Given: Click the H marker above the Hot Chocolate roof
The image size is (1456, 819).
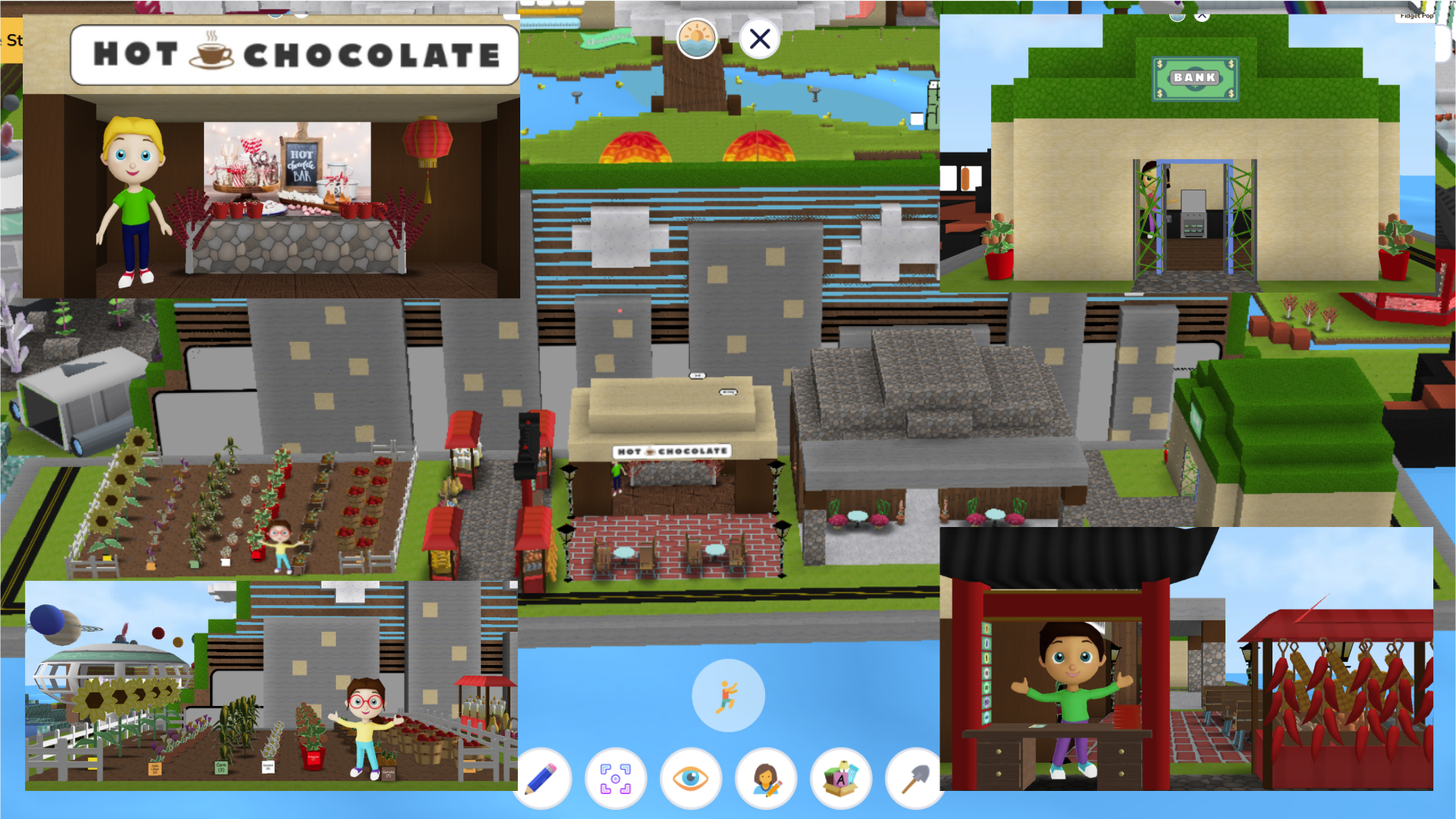Looking at the screenshot, I should tap(698, 376).
